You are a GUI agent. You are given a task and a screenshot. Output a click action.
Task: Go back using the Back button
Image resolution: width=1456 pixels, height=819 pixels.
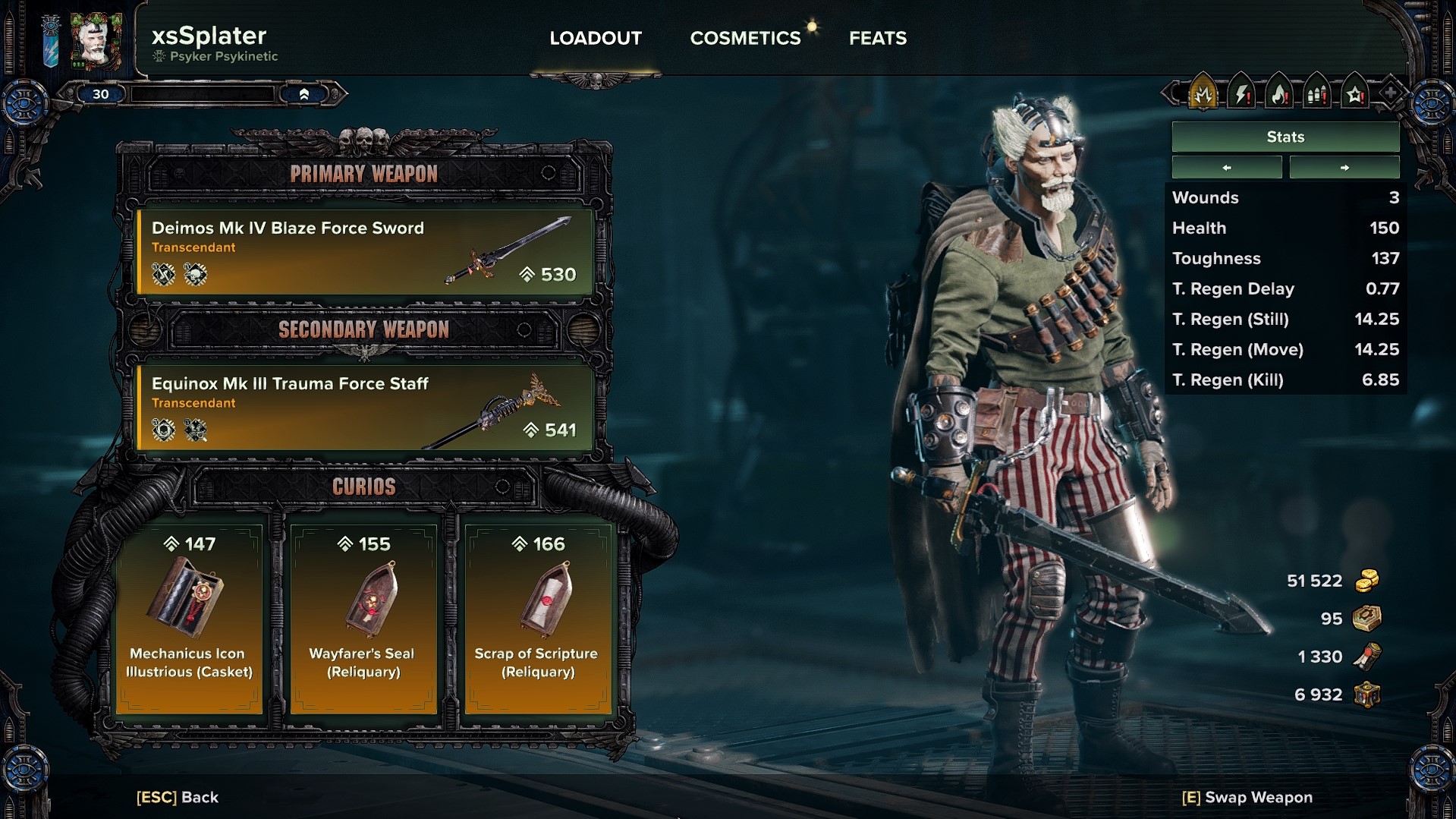tap(178, 797)
